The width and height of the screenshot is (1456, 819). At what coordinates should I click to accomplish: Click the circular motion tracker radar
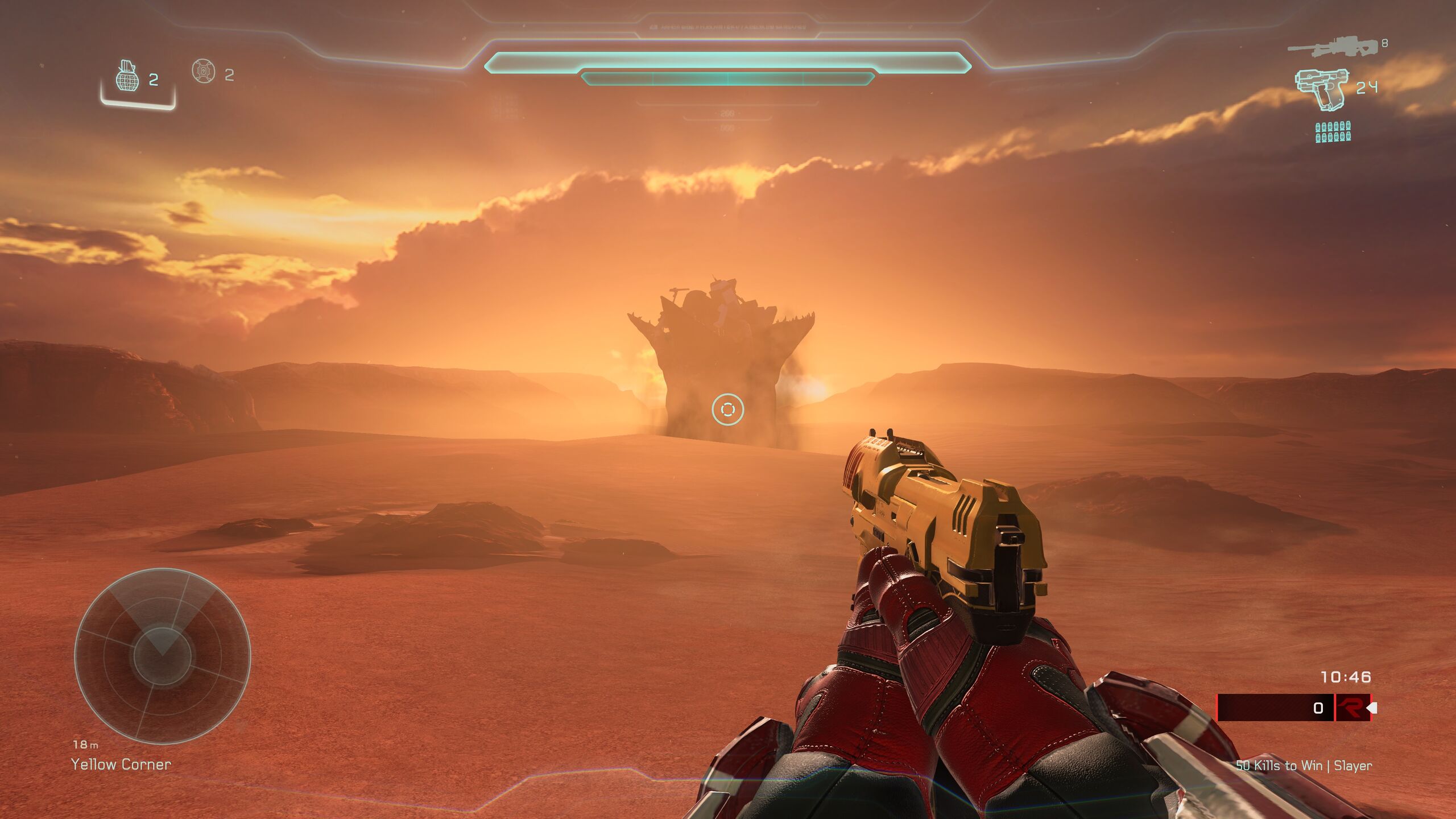tap(162, 656)
